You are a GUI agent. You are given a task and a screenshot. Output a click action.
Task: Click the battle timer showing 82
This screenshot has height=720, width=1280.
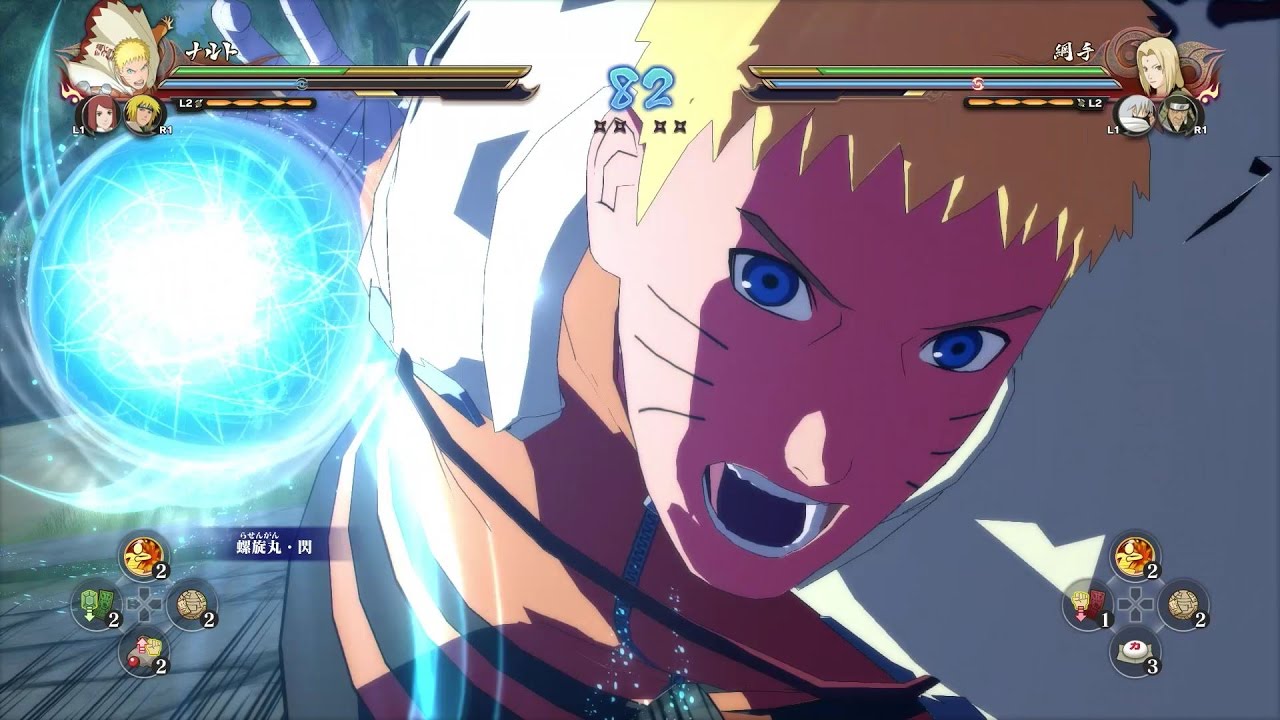click(x=641, y=83)
